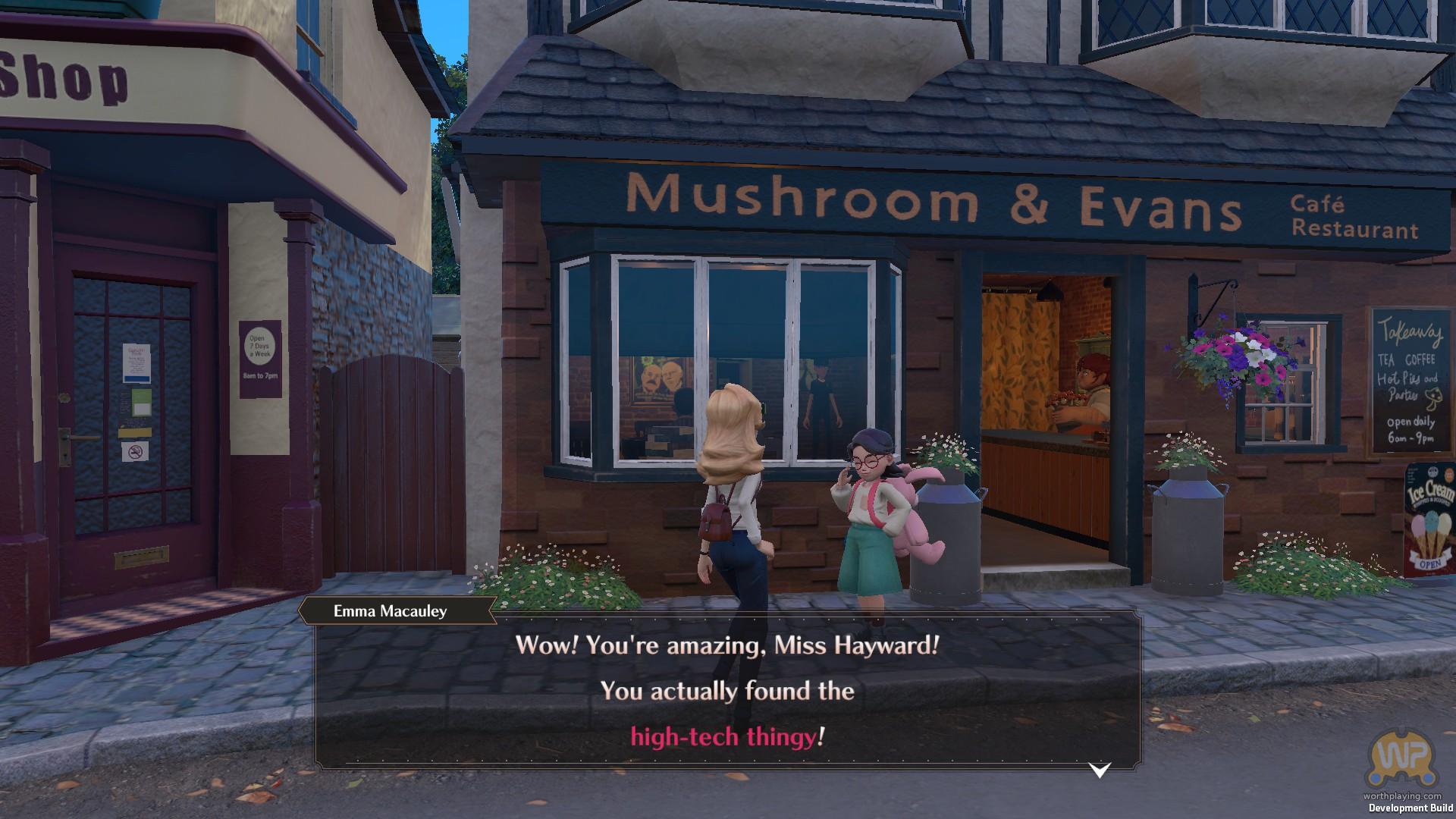The image size is (1456, 819).
Task: Click Emma Macauley's dialogue text box
Action: tap(726, 691)
